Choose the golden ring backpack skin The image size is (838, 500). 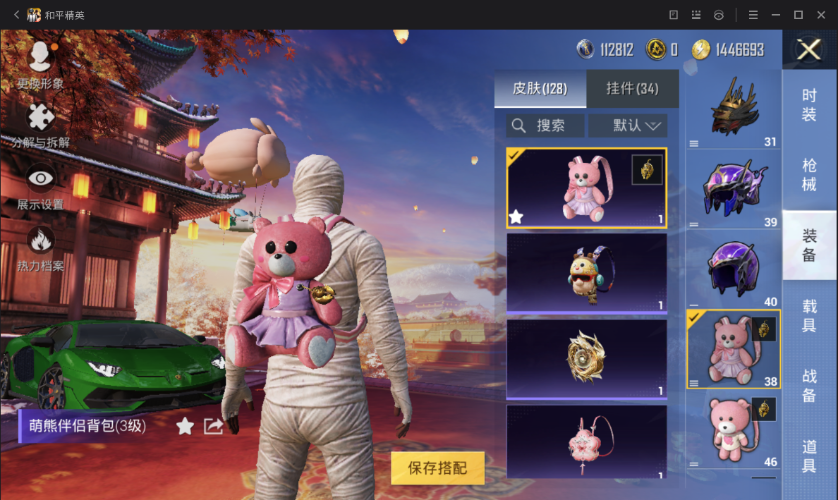[586, 357]
